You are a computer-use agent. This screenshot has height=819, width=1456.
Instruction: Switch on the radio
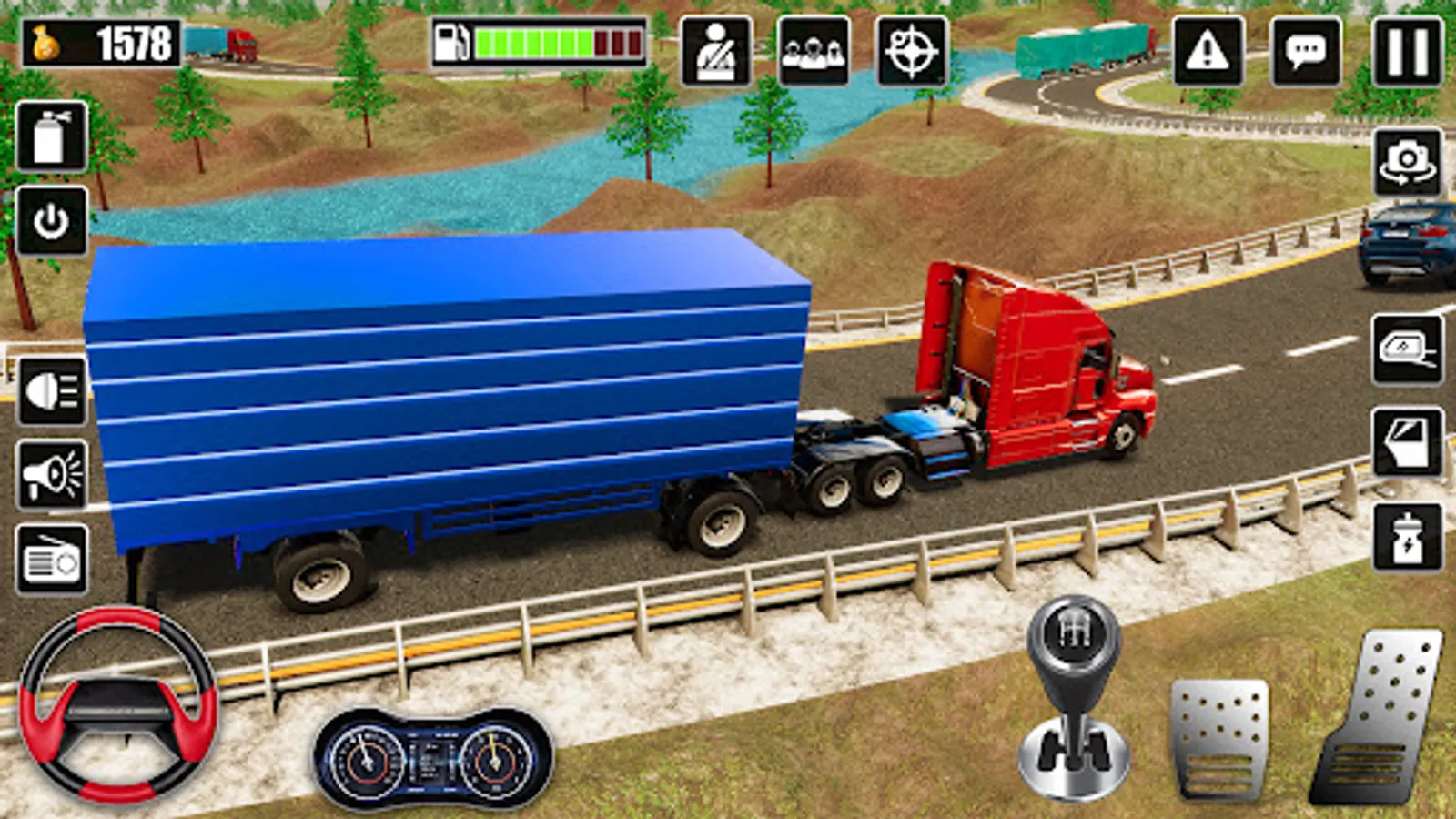[52, 560]
